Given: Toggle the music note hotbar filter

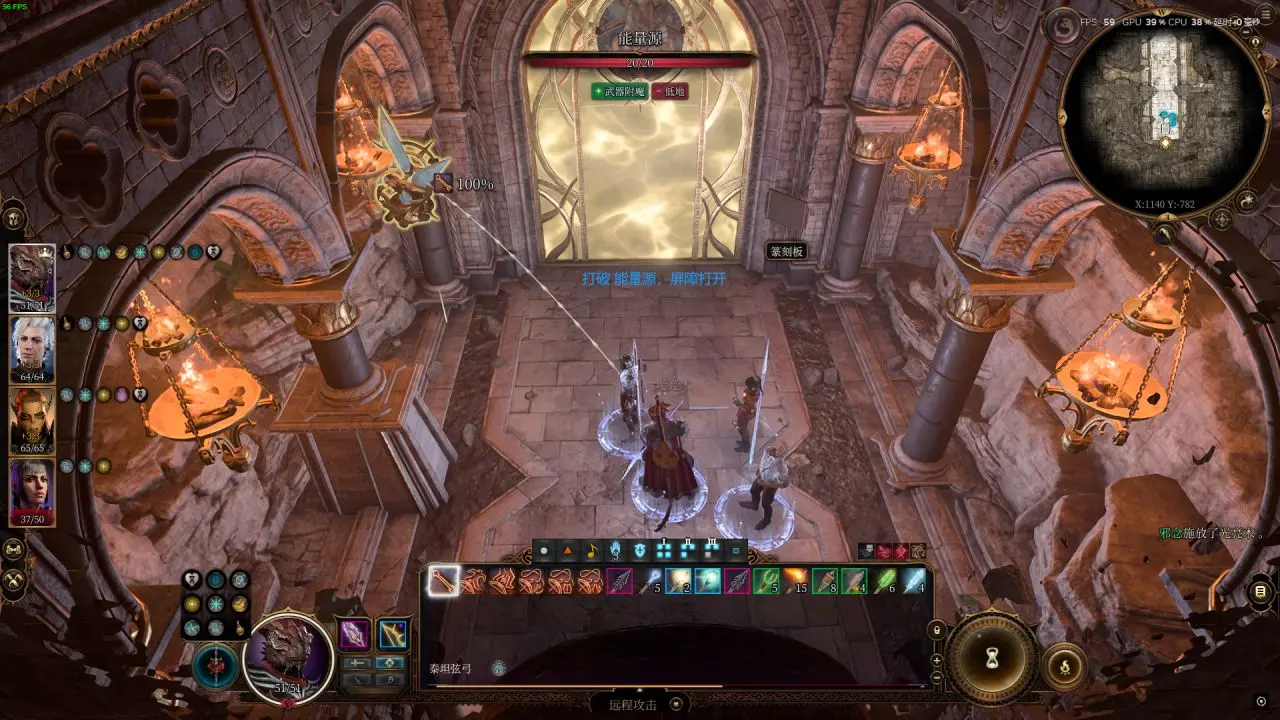Looking at the screenshot, I should 592,550.
